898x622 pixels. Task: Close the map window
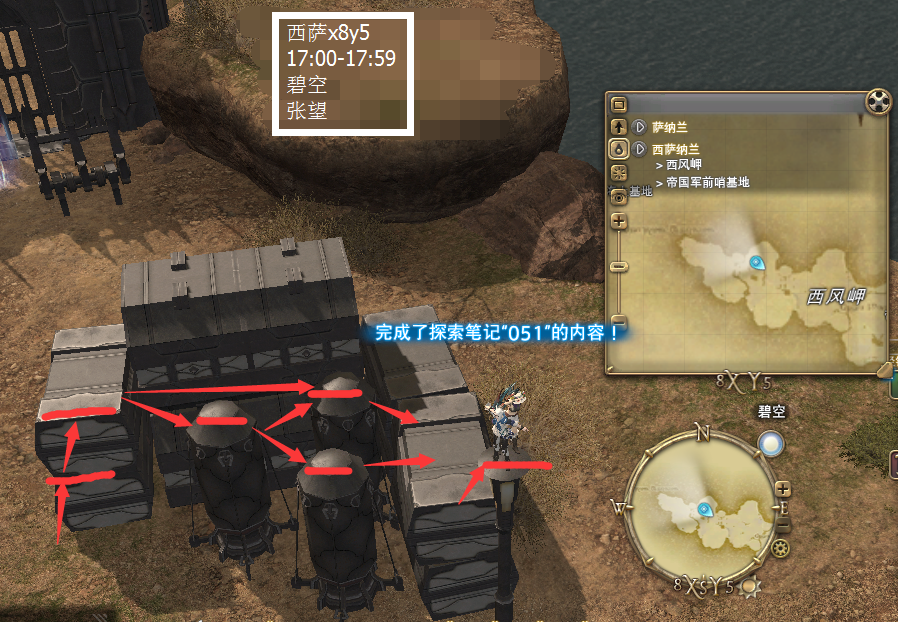tap(877, 103)
